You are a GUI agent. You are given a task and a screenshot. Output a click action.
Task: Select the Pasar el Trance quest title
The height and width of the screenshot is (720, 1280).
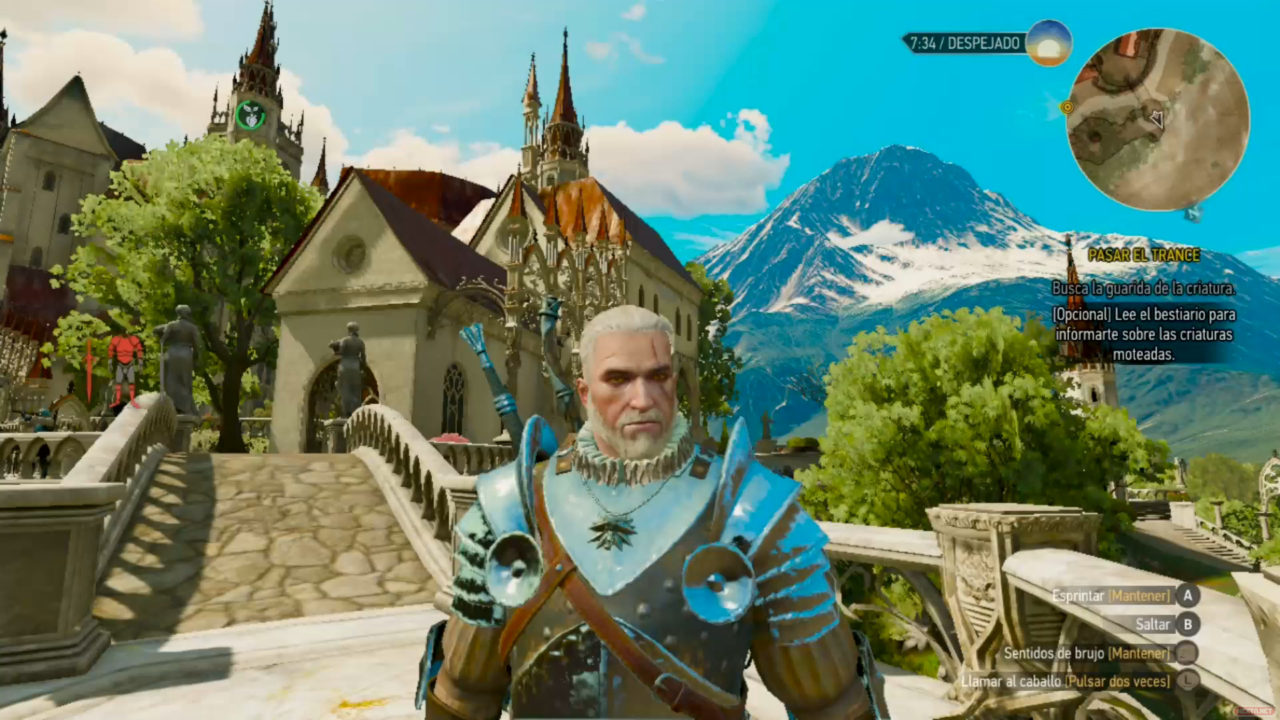[1143, 255]
